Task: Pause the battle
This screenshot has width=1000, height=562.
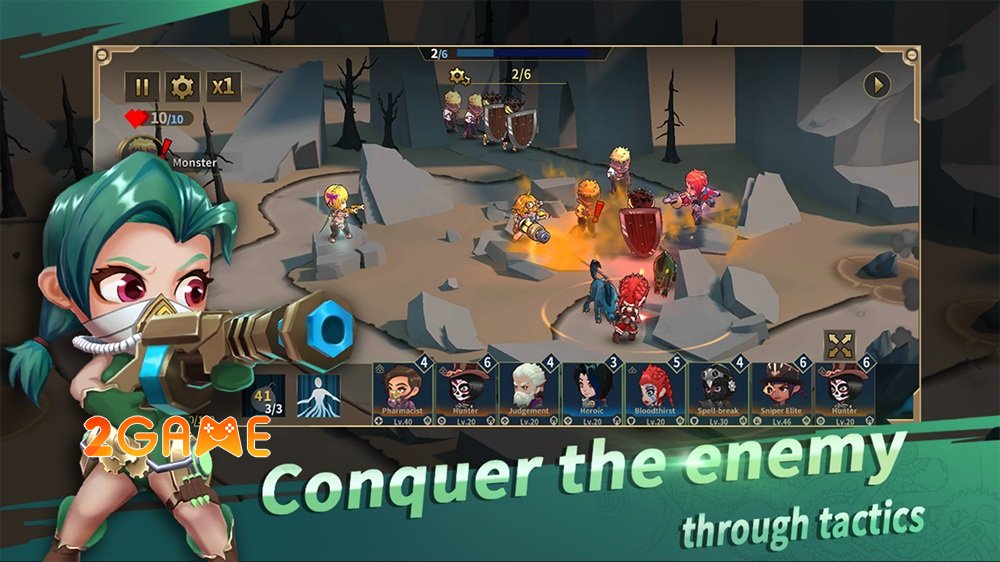Action: pos(142,87)
